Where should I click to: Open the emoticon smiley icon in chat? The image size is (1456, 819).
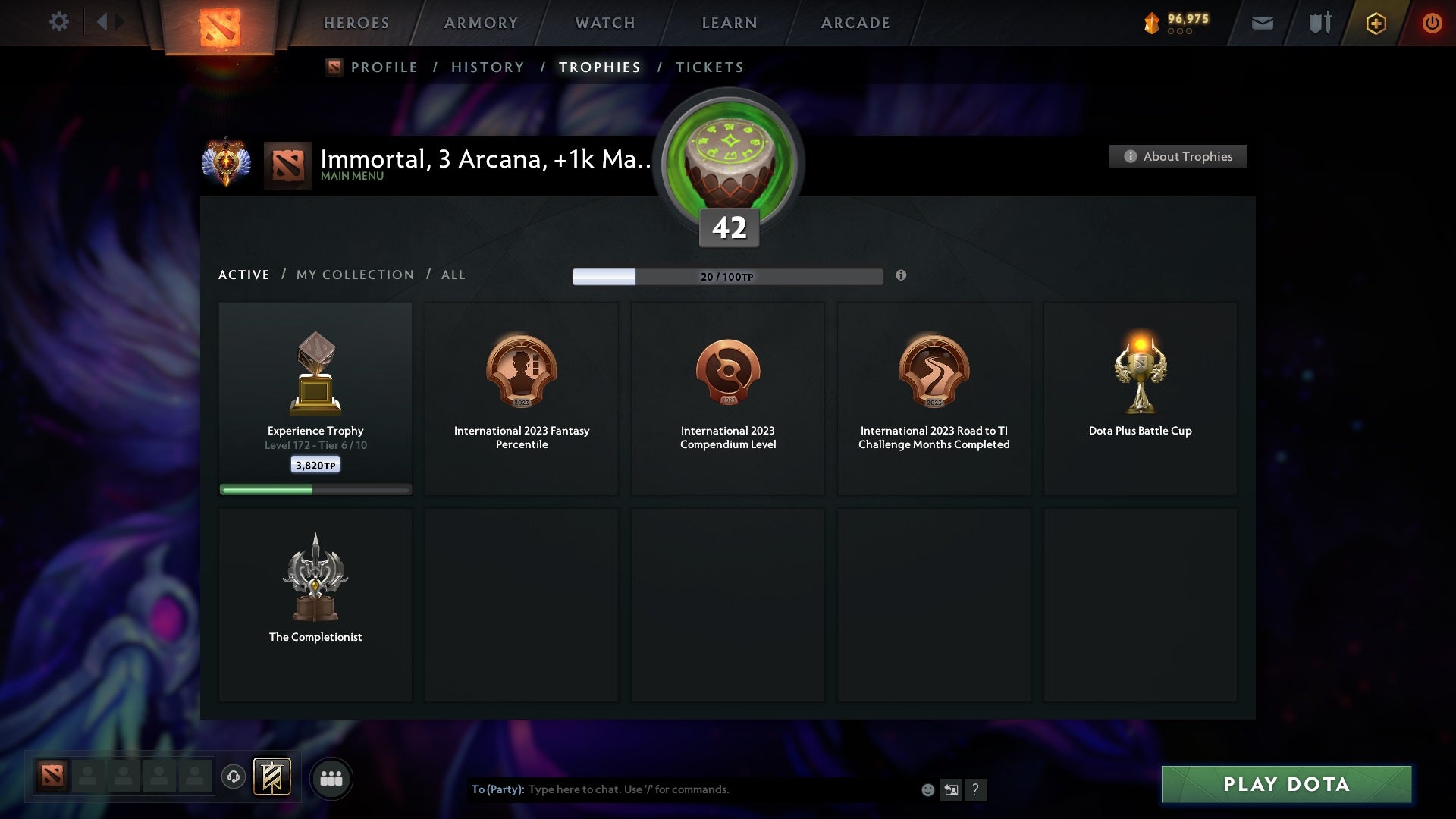point(928,789)
